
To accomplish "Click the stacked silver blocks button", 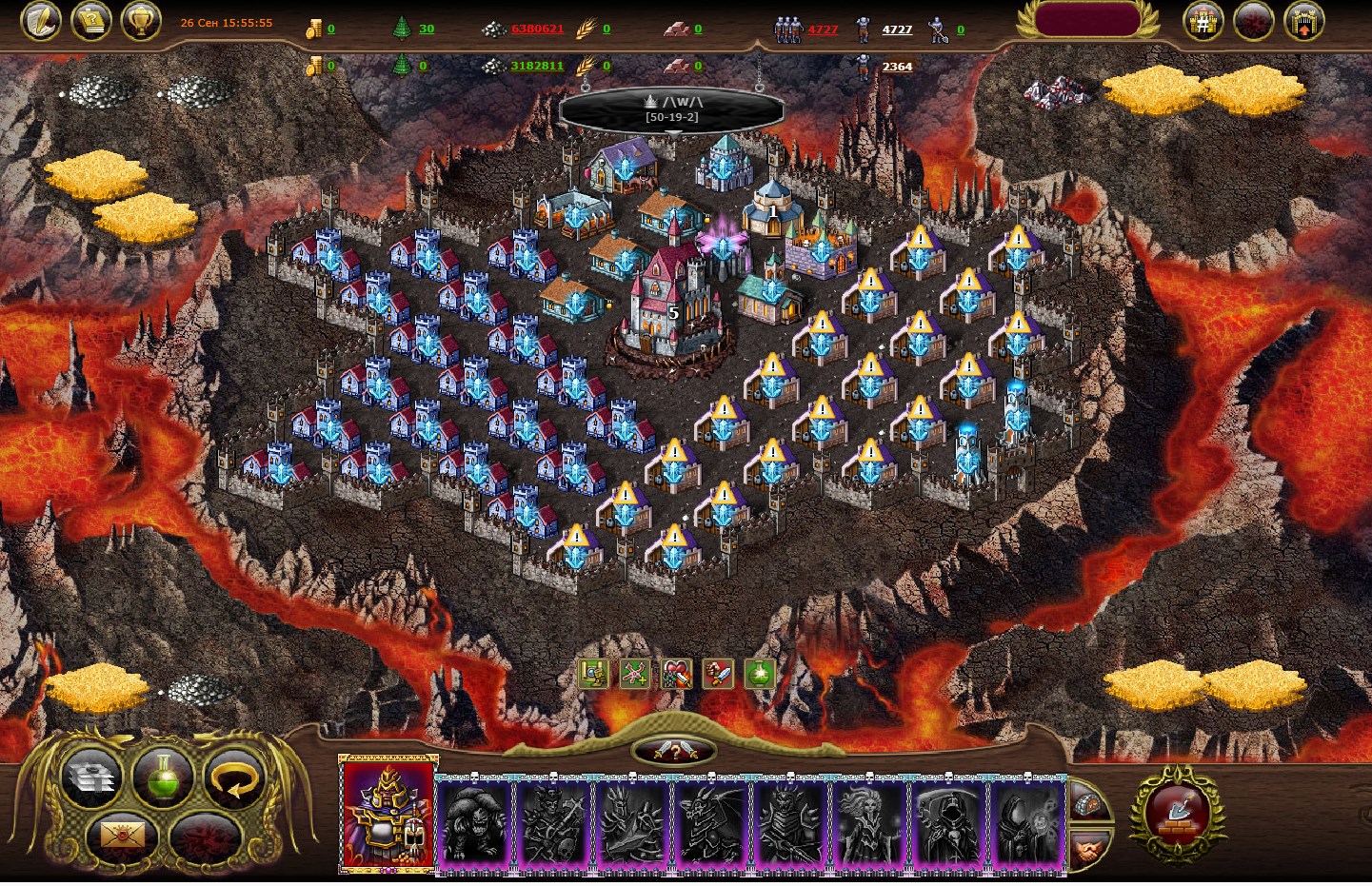I will 91,778.
